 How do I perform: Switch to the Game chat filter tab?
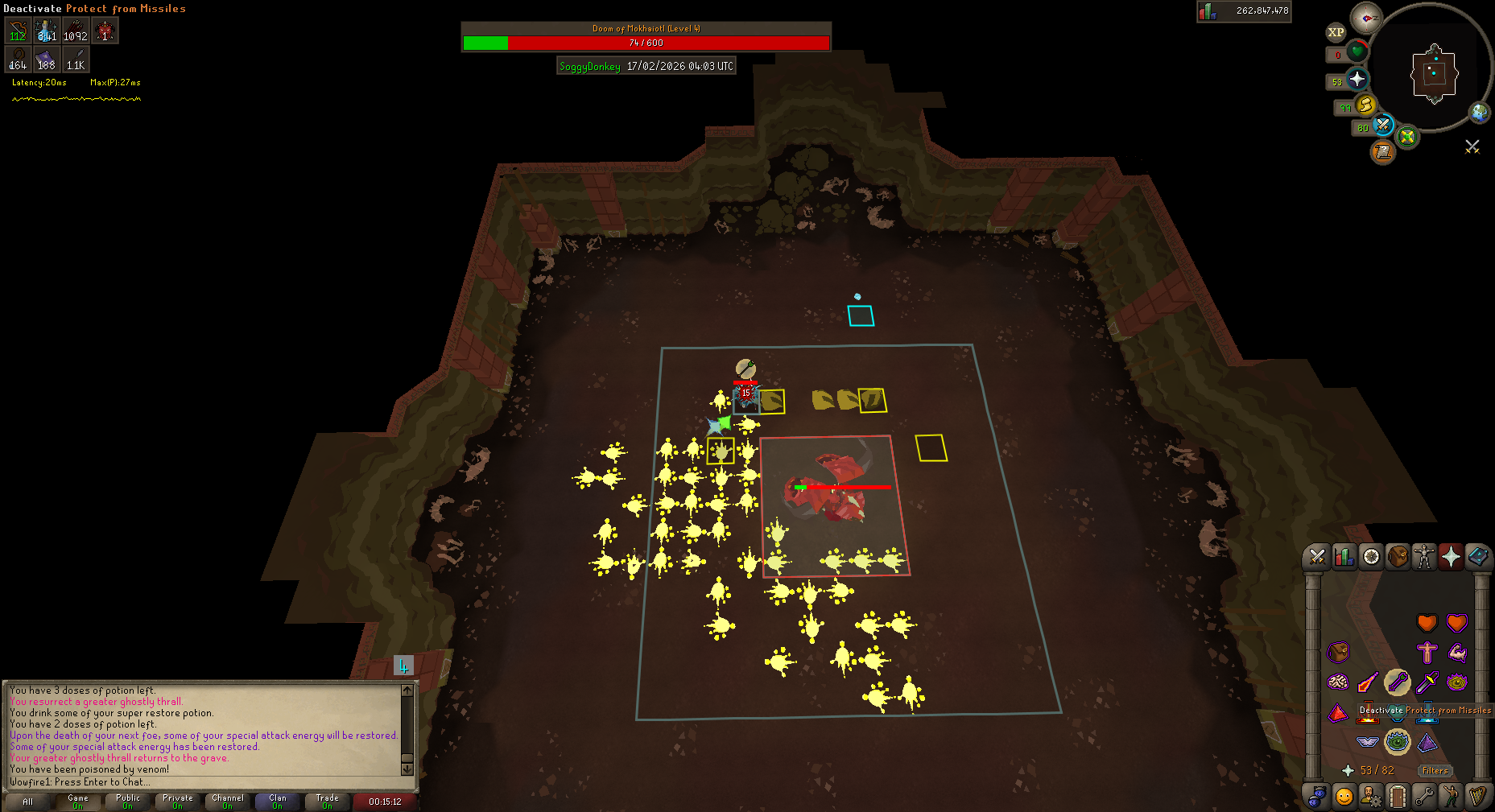coord(78,801)
